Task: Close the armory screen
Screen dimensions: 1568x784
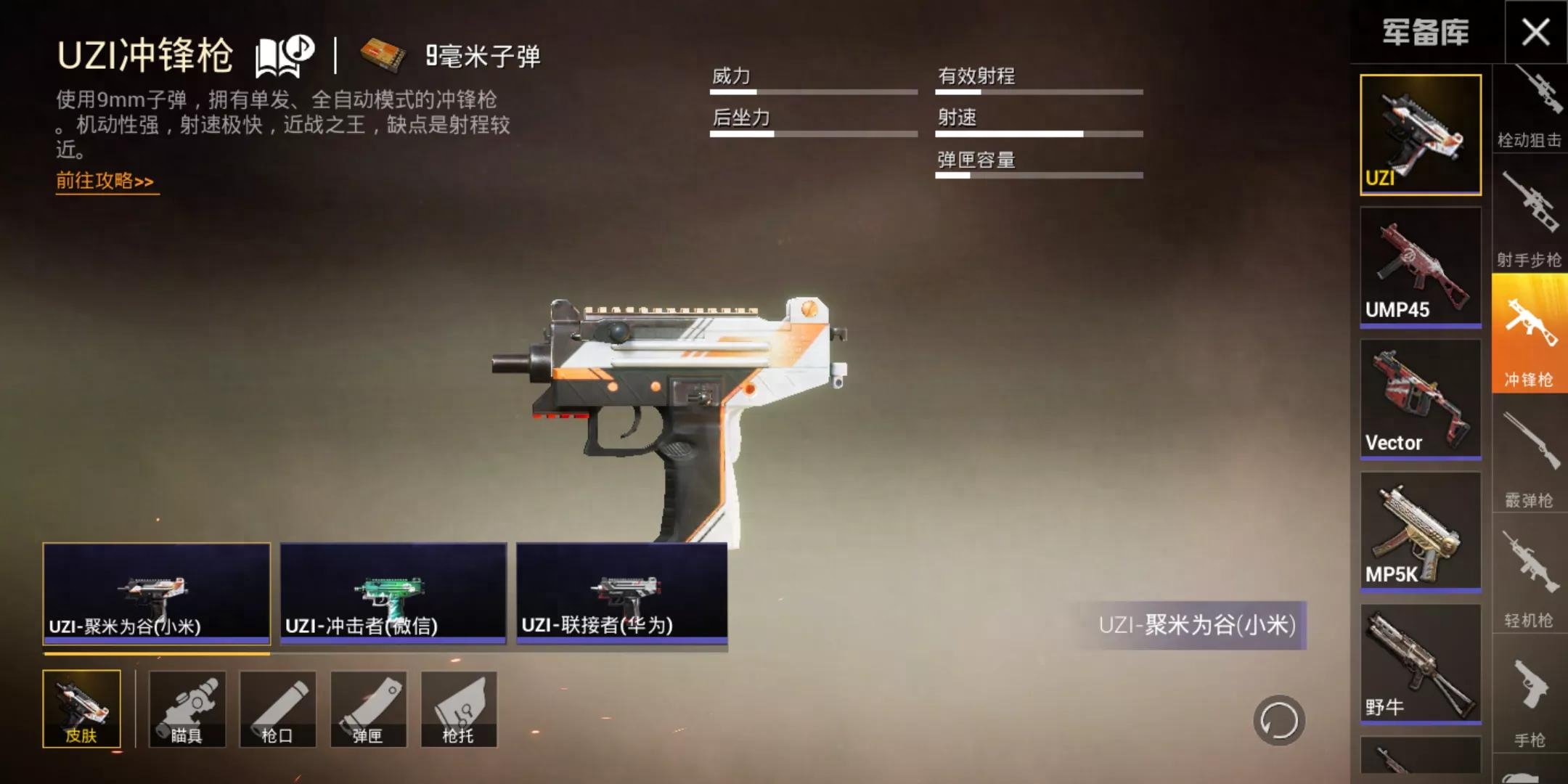Action: 1535,32
